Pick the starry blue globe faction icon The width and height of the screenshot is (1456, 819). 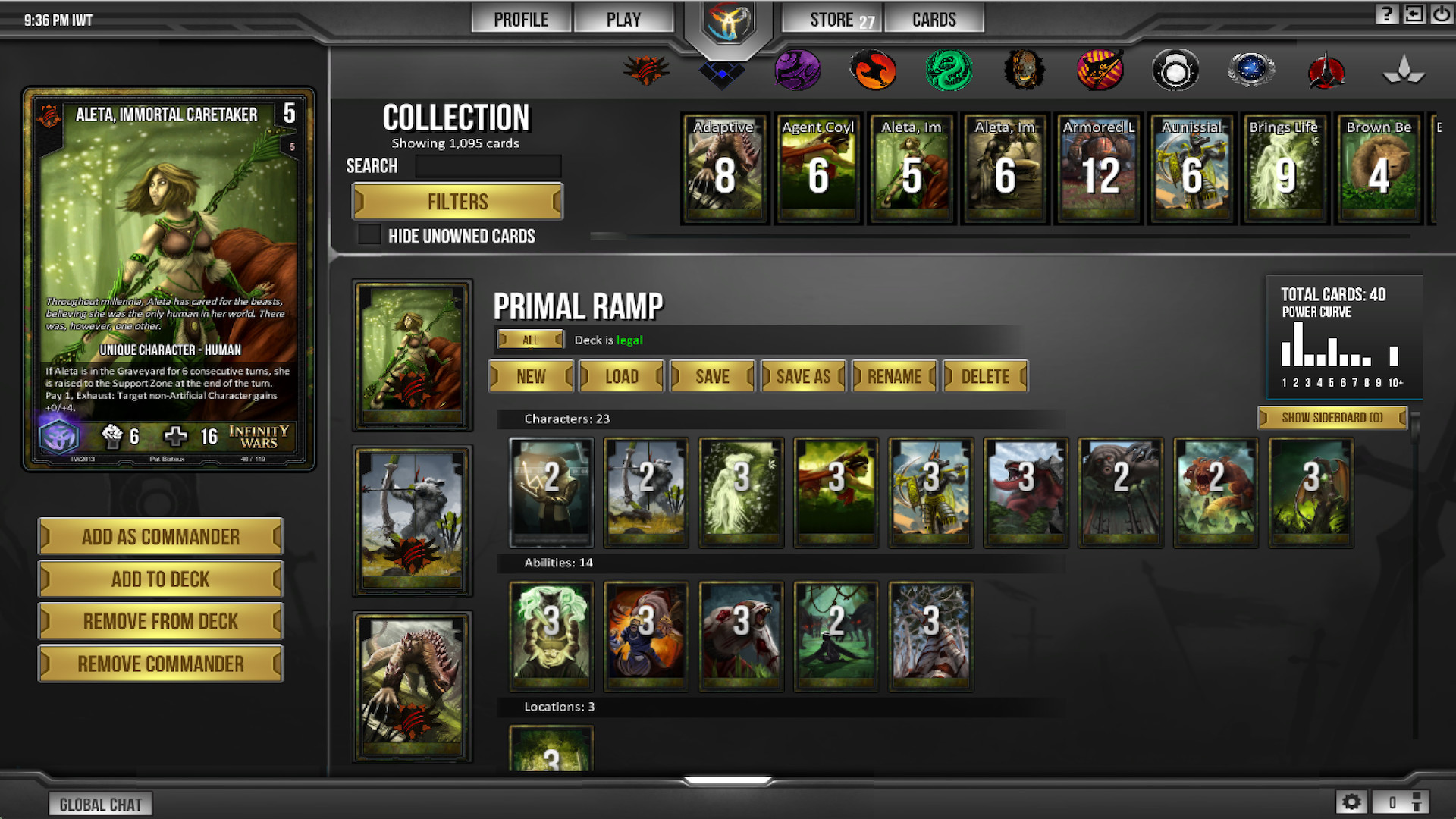pos(1252,70)
